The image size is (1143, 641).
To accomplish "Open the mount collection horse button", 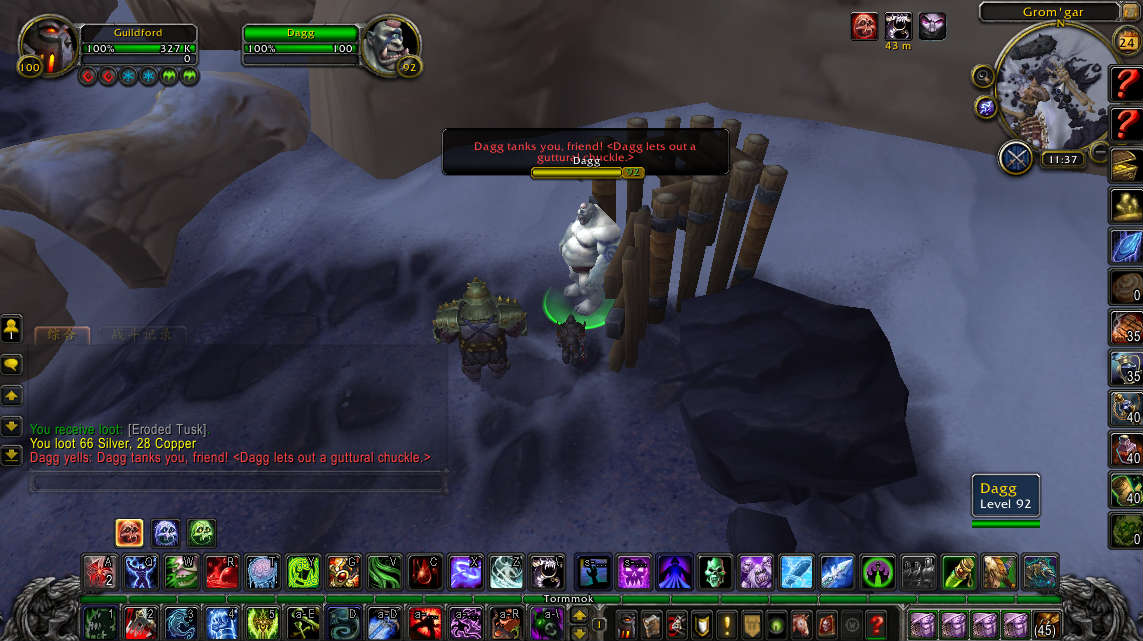I will click(x=800, y=623).
